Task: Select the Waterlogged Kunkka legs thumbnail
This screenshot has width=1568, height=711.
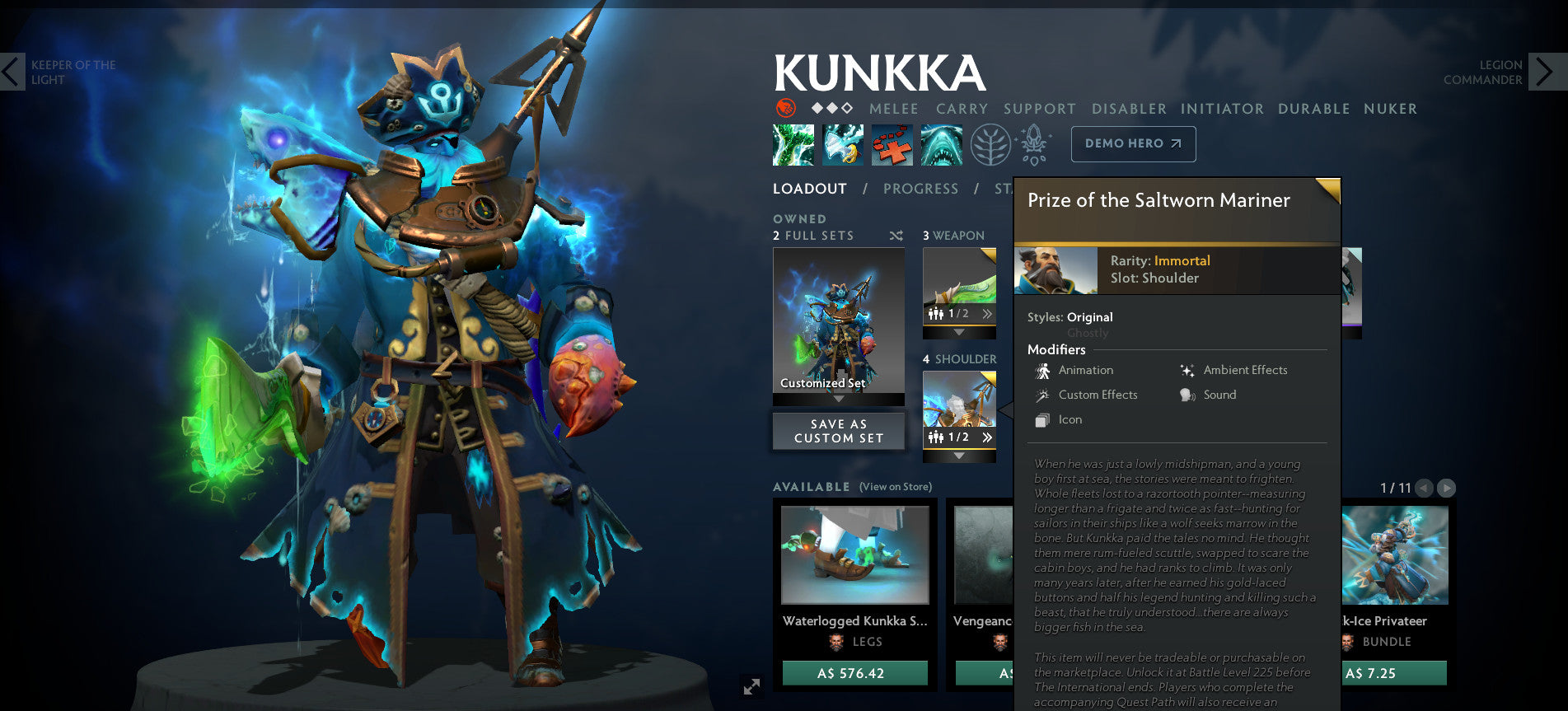Action: click(x=854, y=555)
